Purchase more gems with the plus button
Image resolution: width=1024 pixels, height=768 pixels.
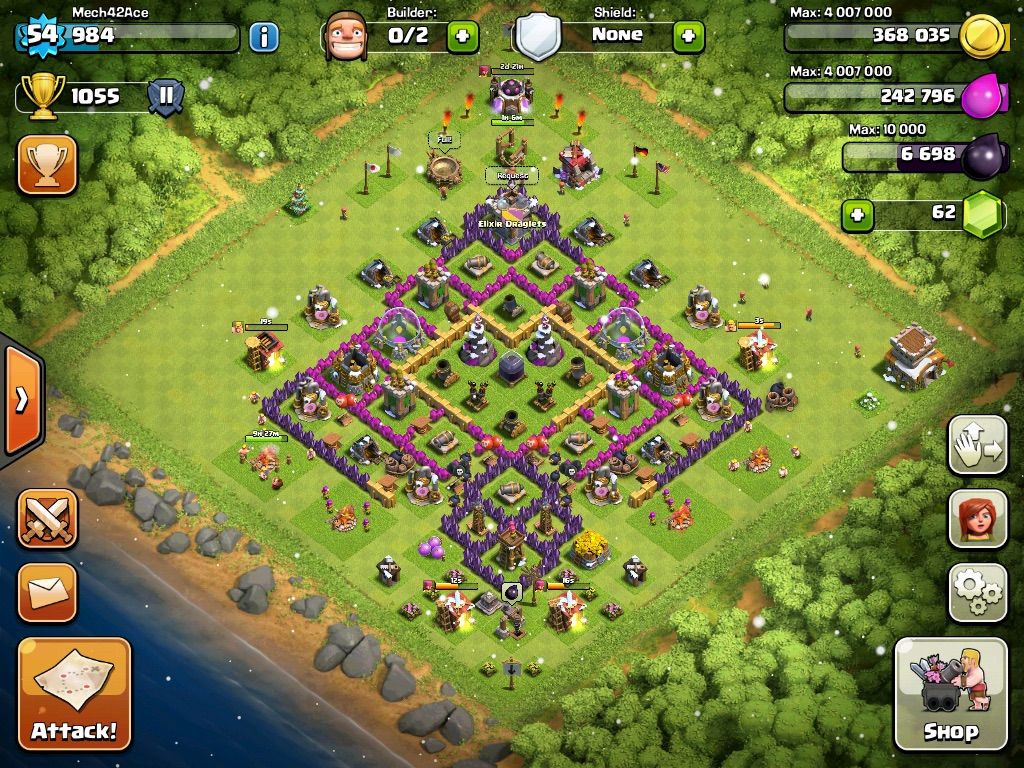pyautogui.click(x=855, y=215)
